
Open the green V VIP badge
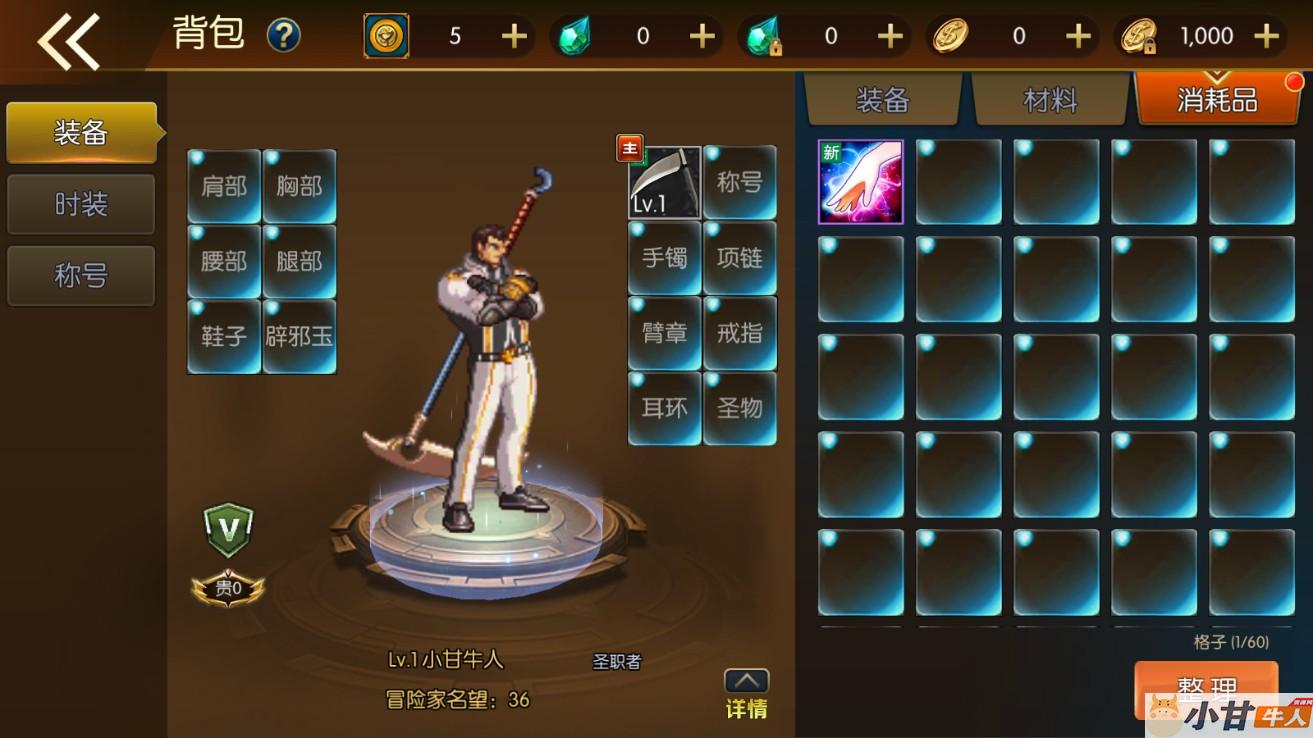click(x=228, y=529)
